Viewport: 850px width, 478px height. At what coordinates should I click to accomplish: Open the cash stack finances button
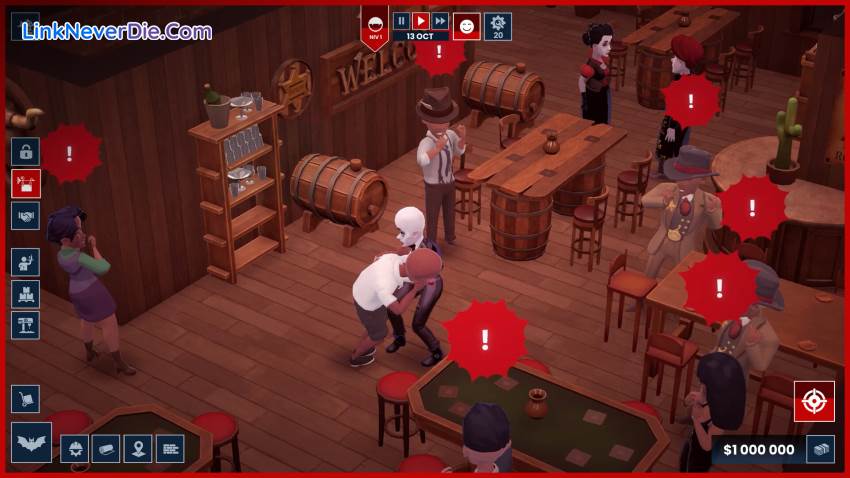coord(822,450)
